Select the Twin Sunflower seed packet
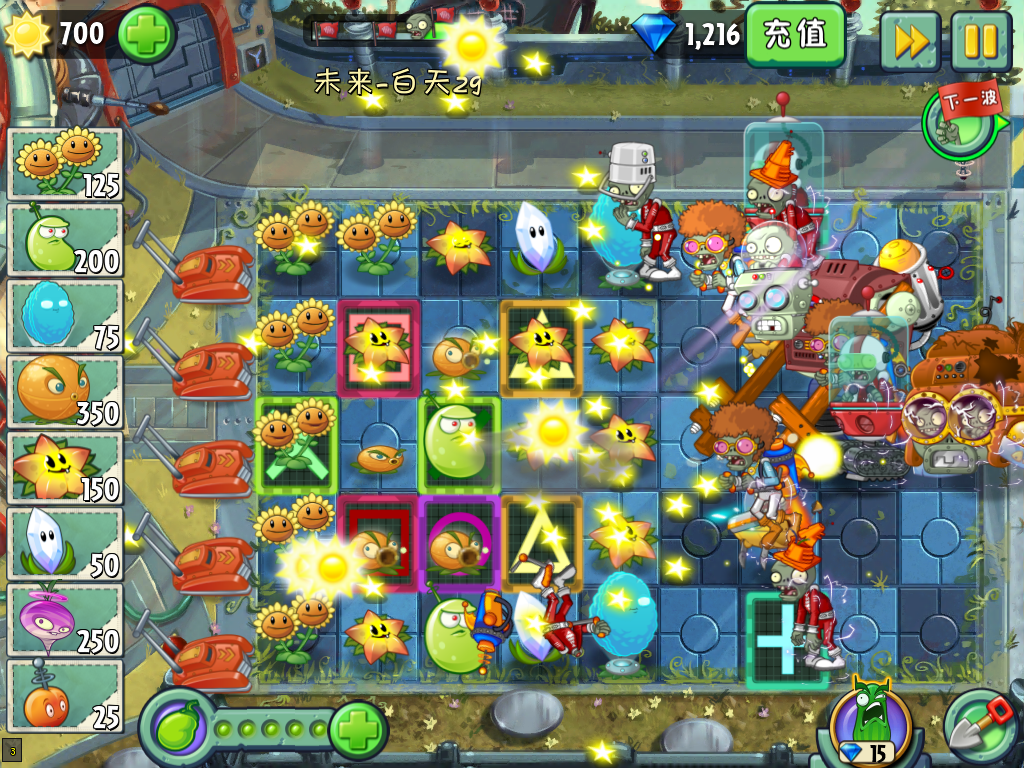1024x768 pixels. pos(65,164)
